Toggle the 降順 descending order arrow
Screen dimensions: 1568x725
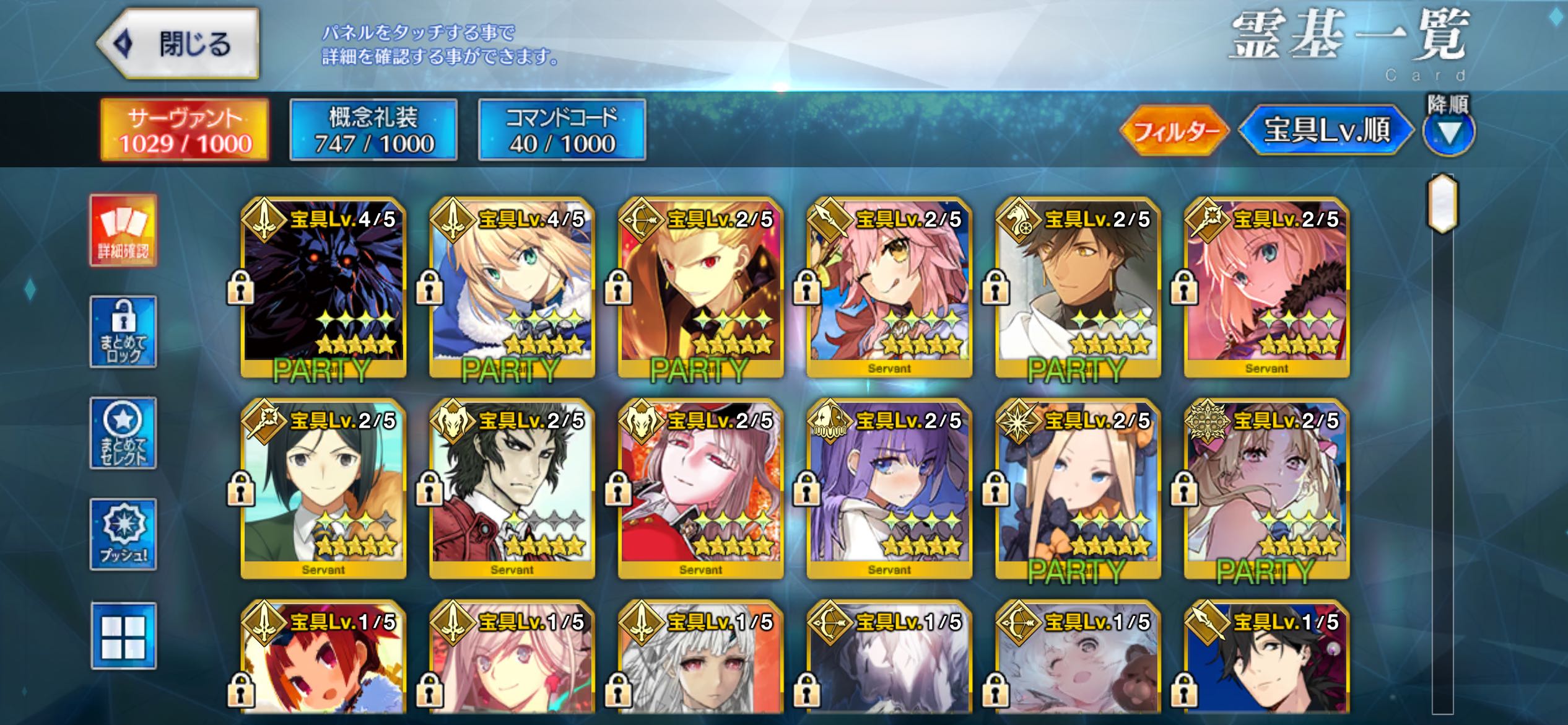click(x=1448, y=131)
